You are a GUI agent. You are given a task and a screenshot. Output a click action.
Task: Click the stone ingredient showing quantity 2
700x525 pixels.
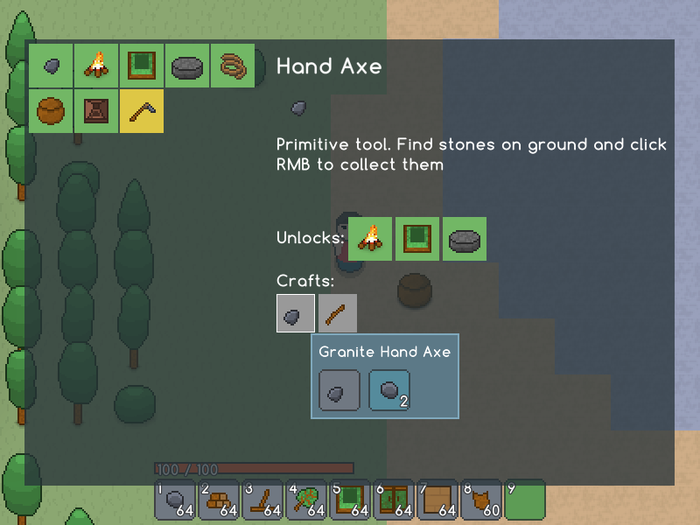(389, 390)
